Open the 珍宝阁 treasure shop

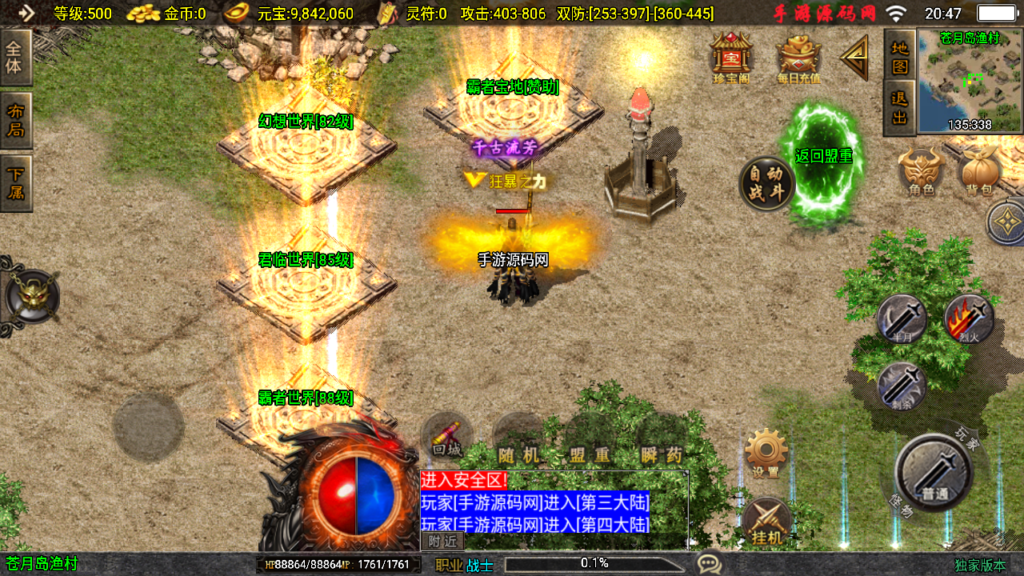(731, 55)
